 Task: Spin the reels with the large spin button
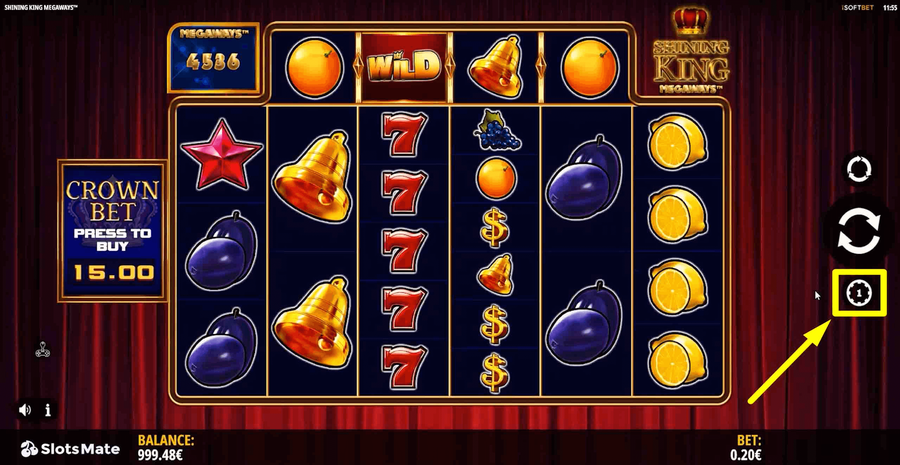(x=858, y=230)
